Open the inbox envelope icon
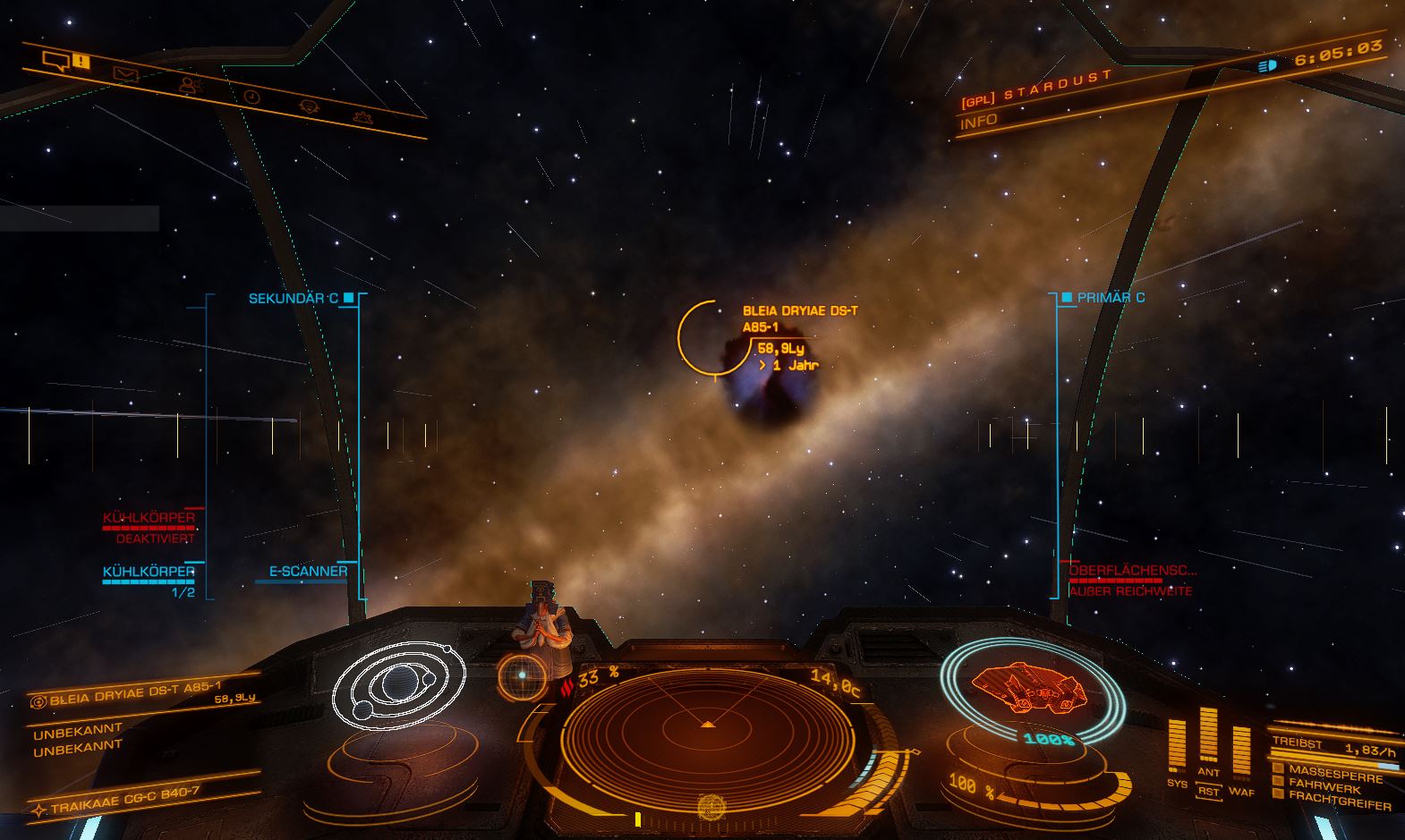 click(125, 74)
